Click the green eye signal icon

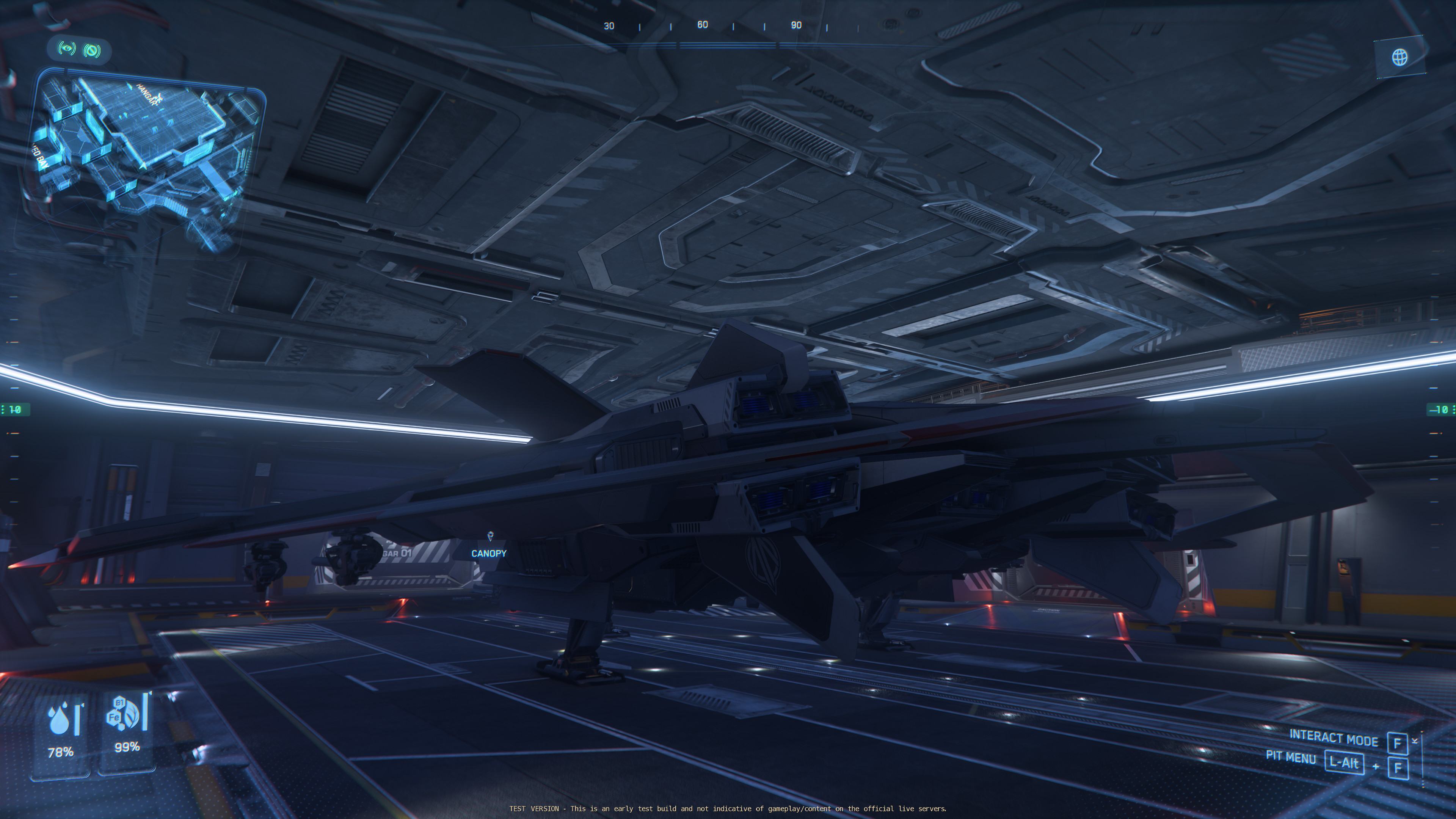67,49
